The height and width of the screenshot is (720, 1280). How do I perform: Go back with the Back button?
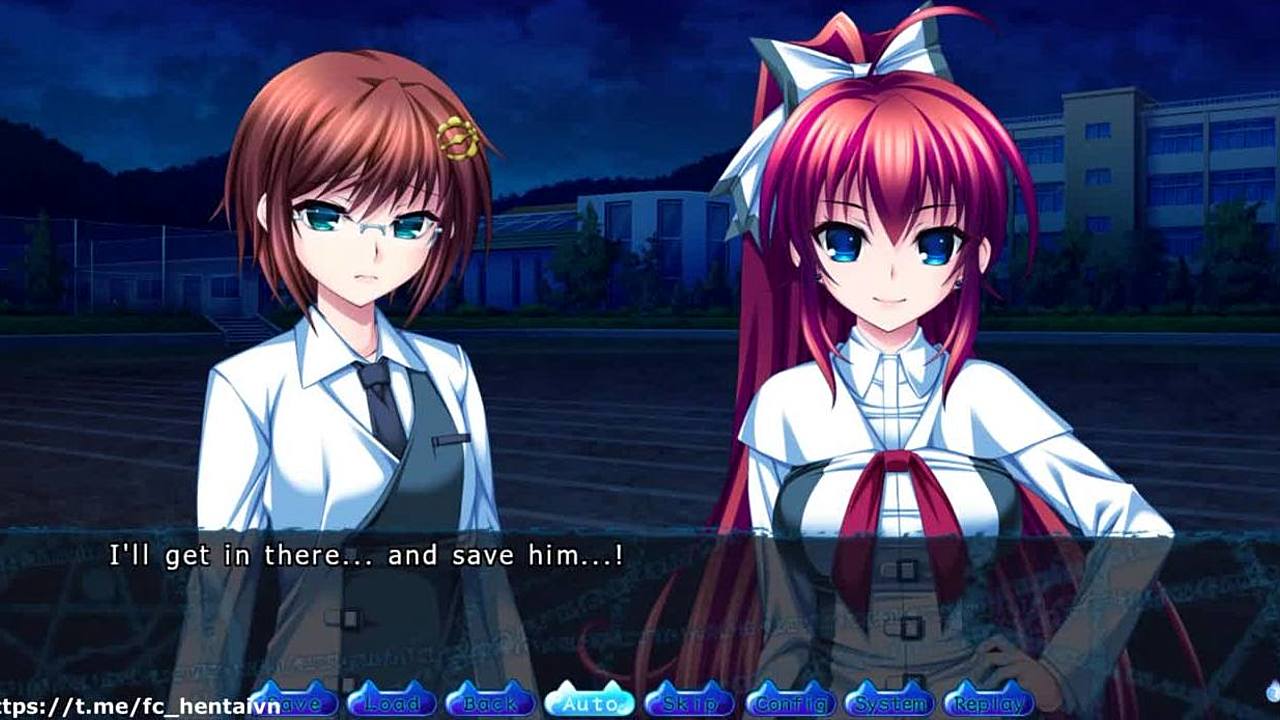[x=490, y=702]
